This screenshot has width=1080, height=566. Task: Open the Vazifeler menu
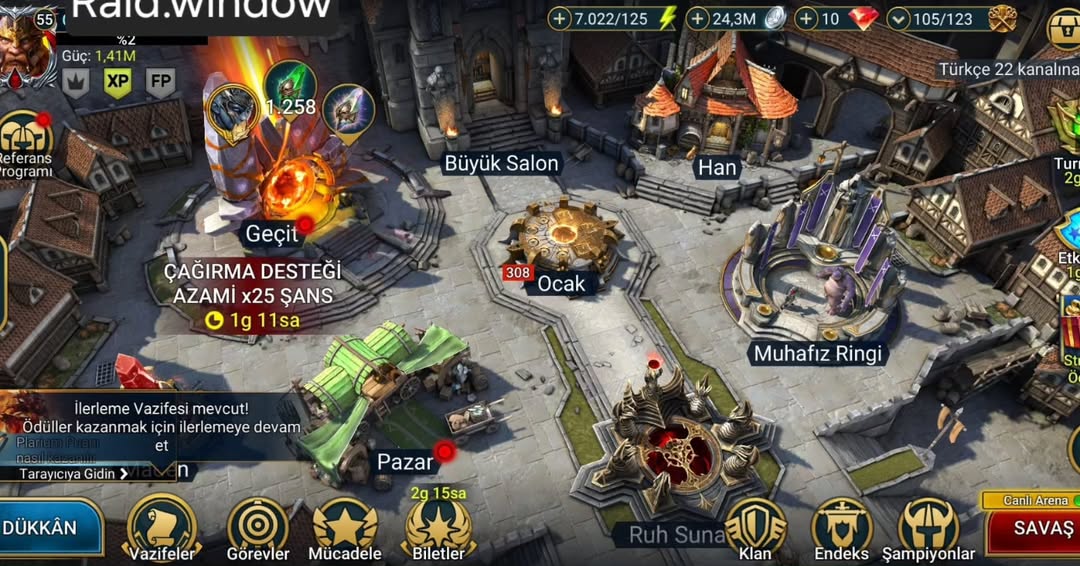point(161,526)
